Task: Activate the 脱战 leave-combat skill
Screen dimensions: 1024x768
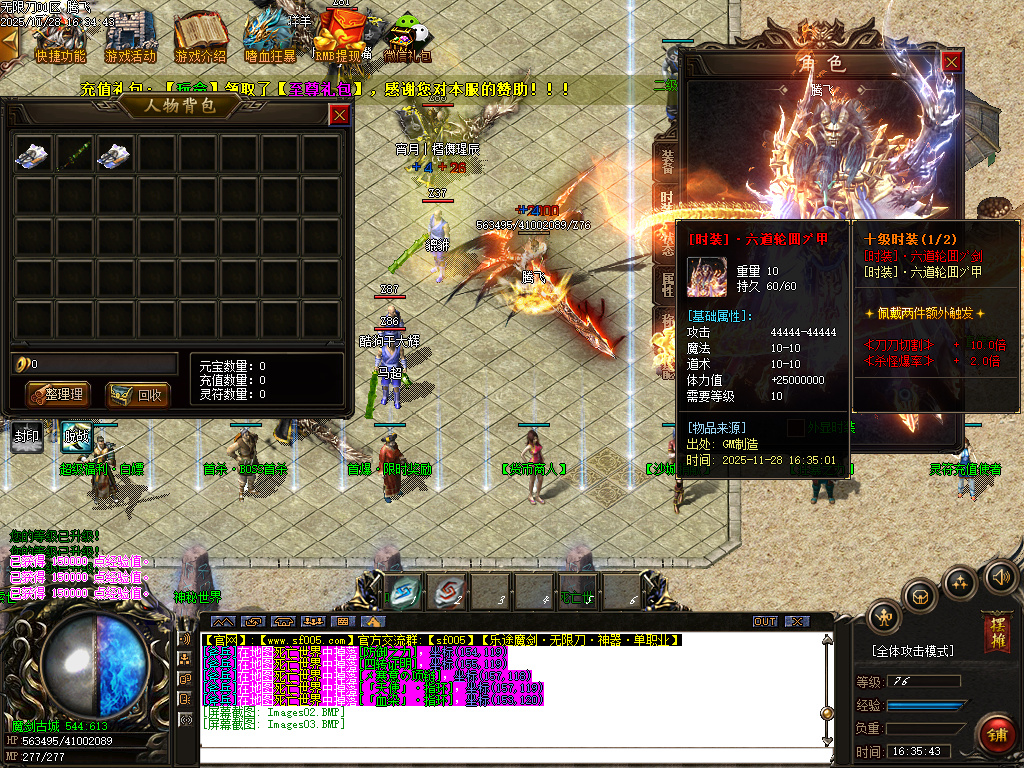Action: (77, 435)
